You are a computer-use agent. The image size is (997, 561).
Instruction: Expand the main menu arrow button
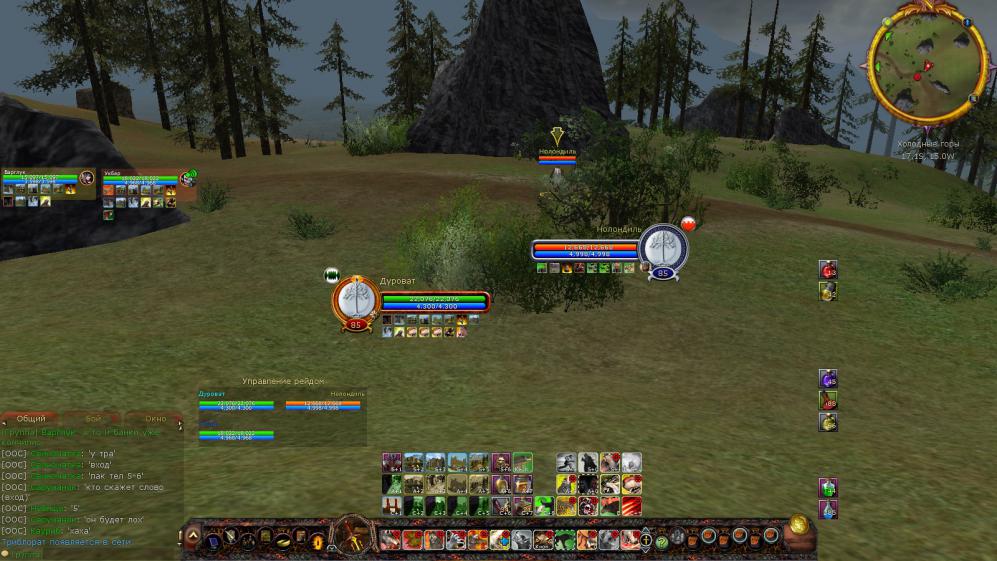[193, 536]
